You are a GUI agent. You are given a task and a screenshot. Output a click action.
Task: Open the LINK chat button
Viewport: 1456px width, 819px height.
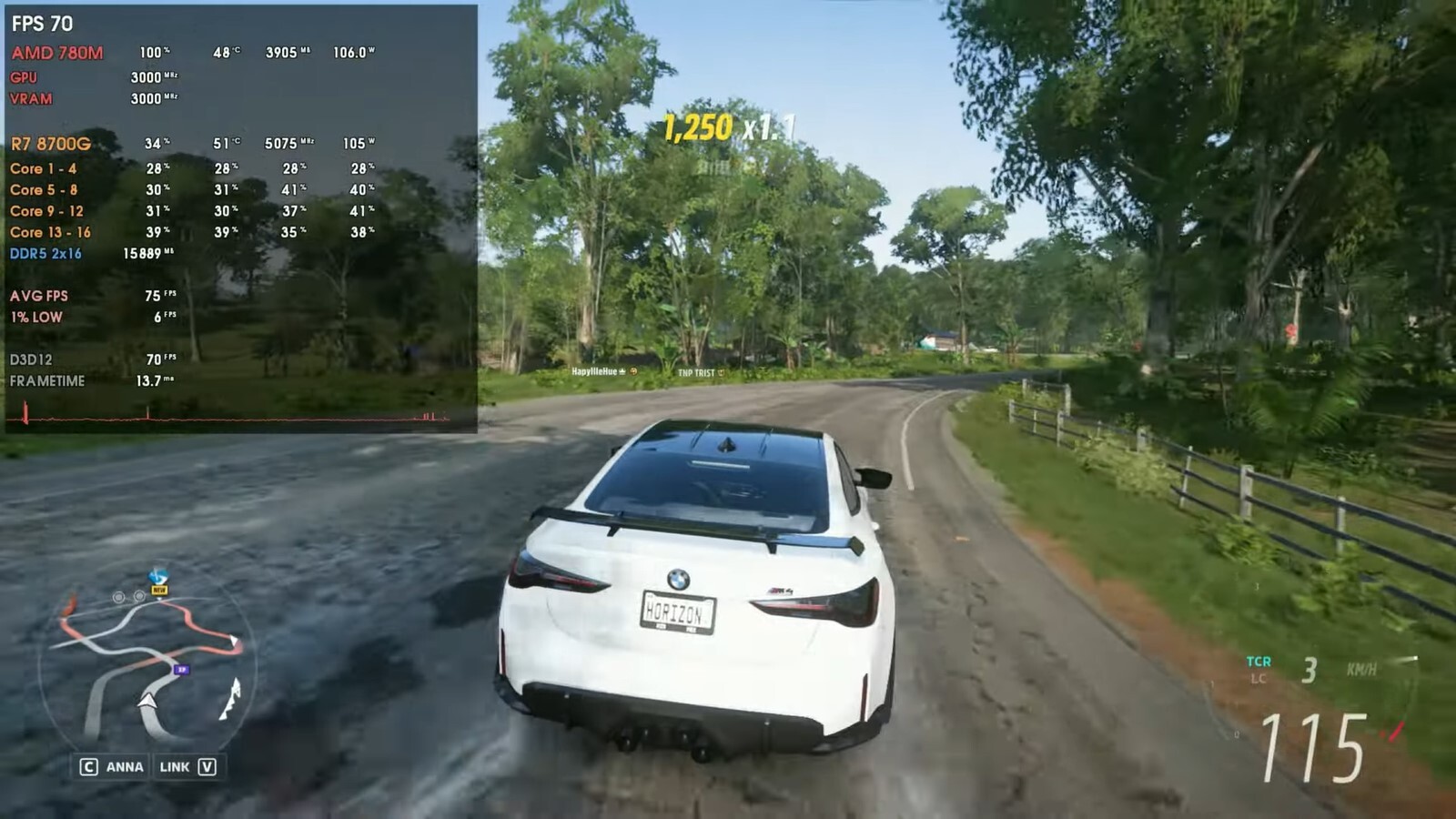(187, 767)
